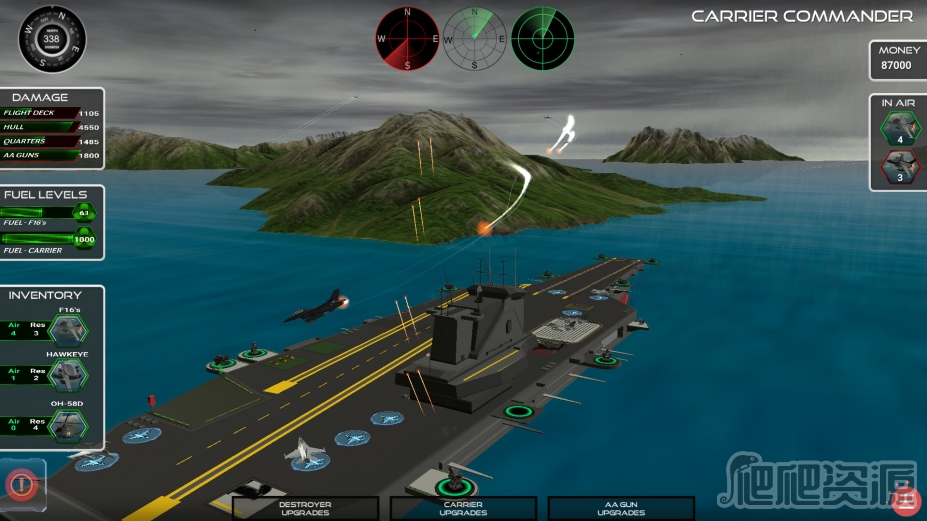
Task: Open the green circular radar display
Action: coord(543,39)
